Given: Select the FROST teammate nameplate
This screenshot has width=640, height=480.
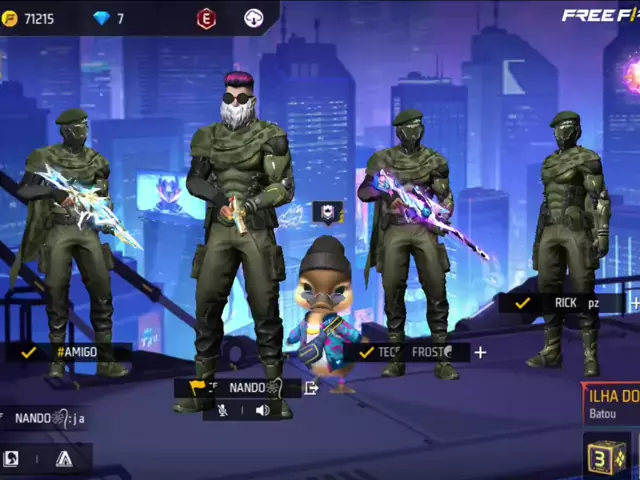Looking at the screenshot, I should (x=410, y=352).
